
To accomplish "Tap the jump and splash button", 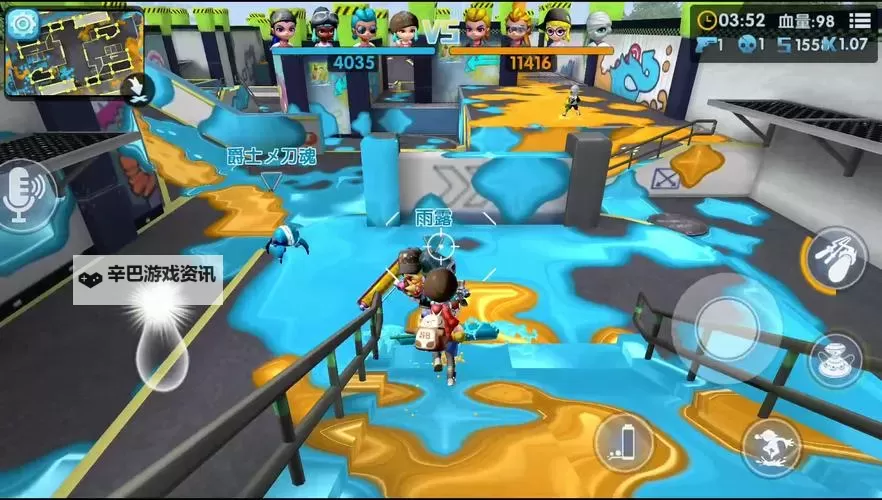I will tap(770, 446).
